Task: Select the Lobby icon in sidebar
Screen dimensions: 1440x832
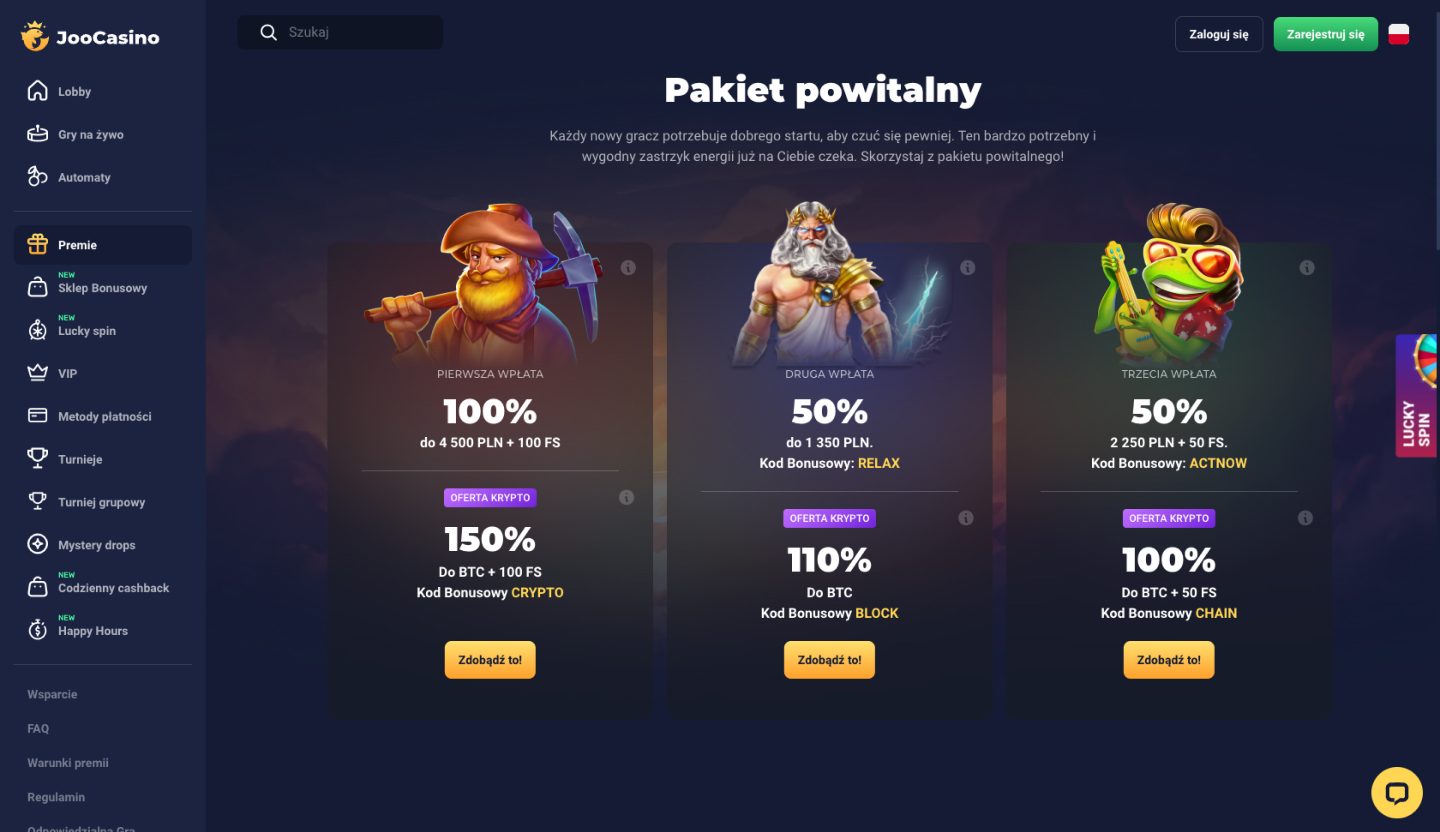Action: 40,91
